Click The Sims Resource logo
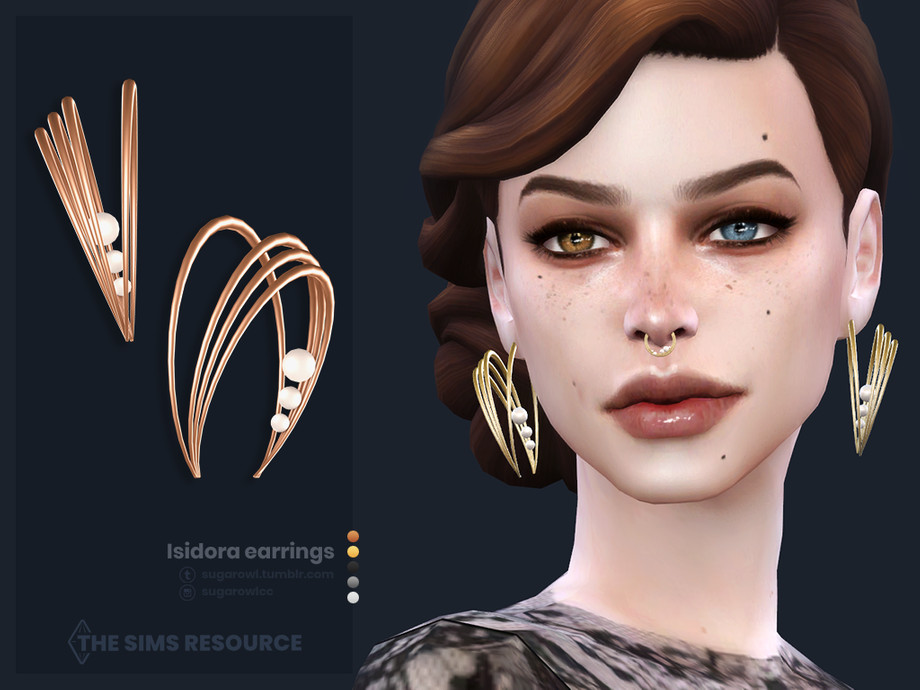Screen dimensions: 920x690 coord(185,641)
